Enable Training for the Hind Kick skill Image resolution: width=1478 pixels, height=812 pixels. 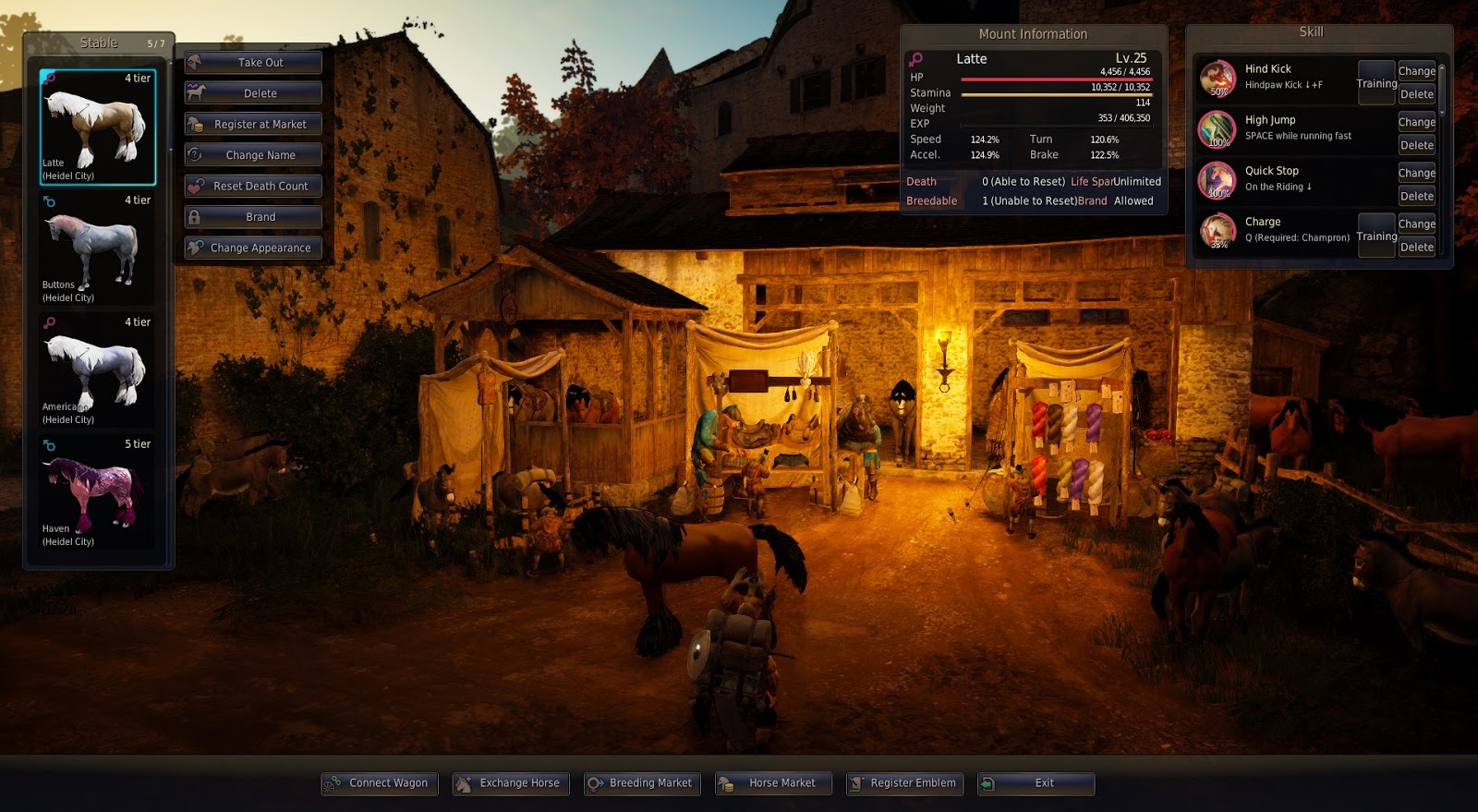(1375, 83)
